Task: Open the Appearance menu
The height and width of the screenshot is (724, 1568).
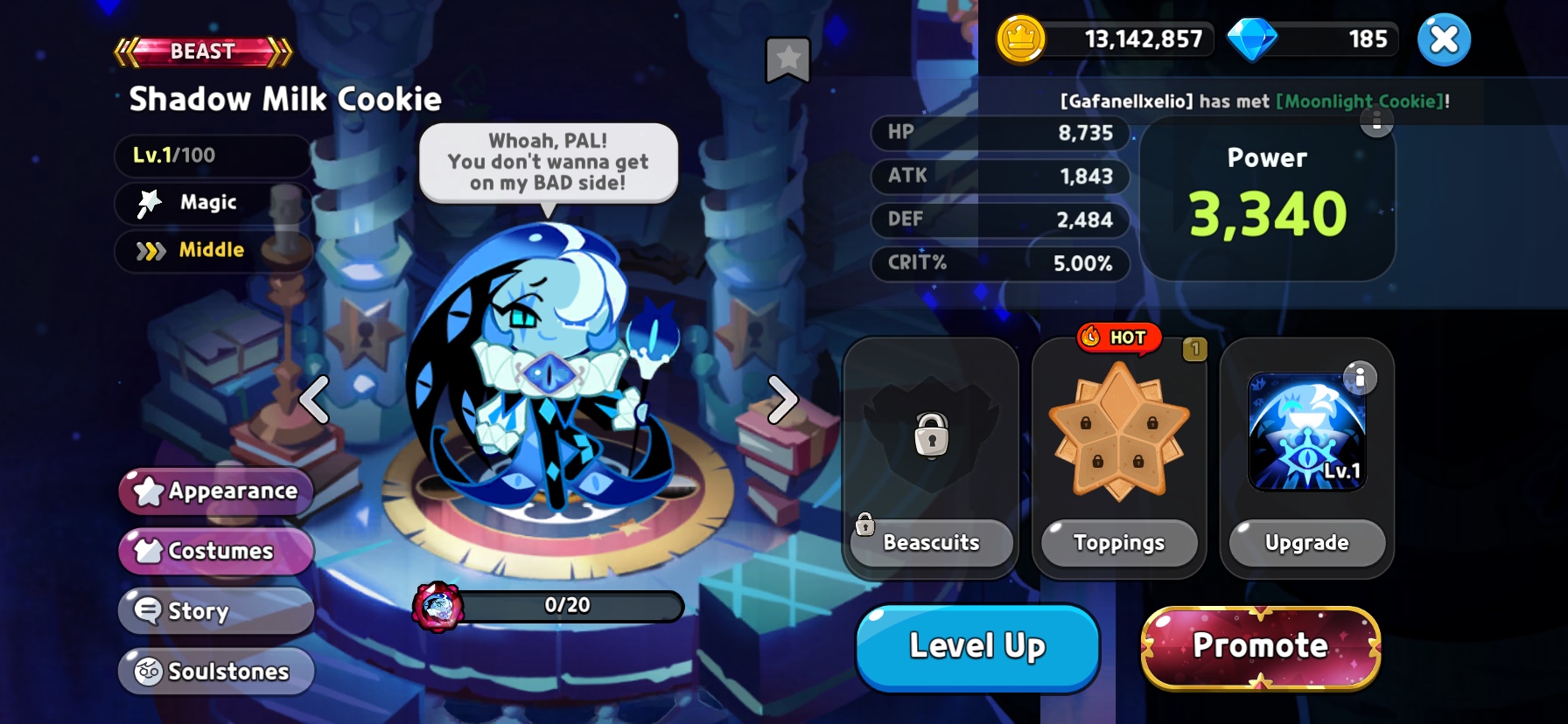Action: click(216, 491)
